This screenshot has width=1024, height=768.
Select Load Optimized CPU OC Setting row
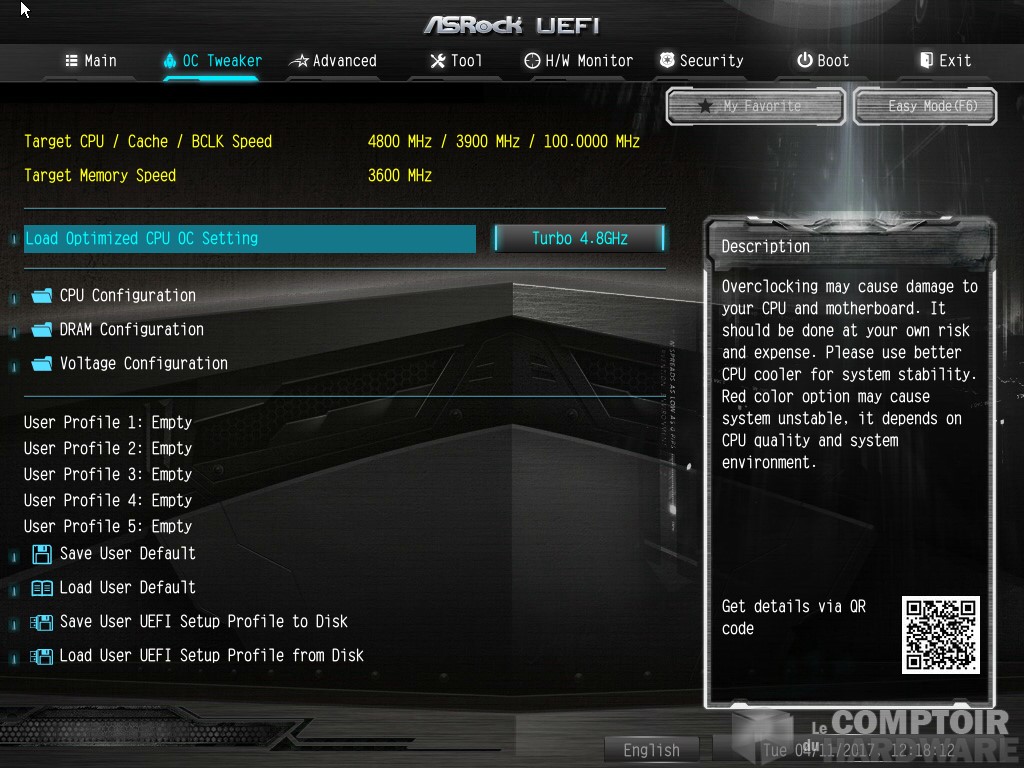click(x=249, y=239)
